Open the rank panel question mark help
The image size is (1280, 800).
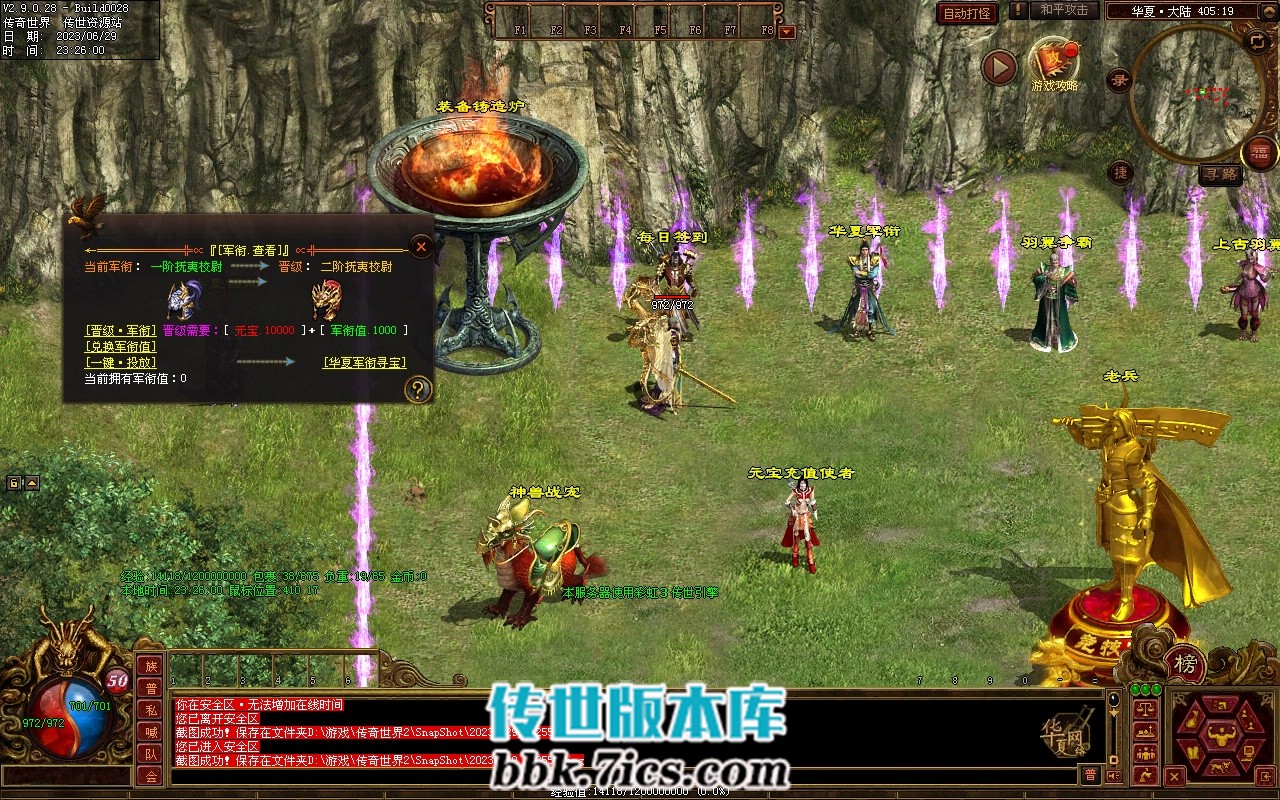417,390
